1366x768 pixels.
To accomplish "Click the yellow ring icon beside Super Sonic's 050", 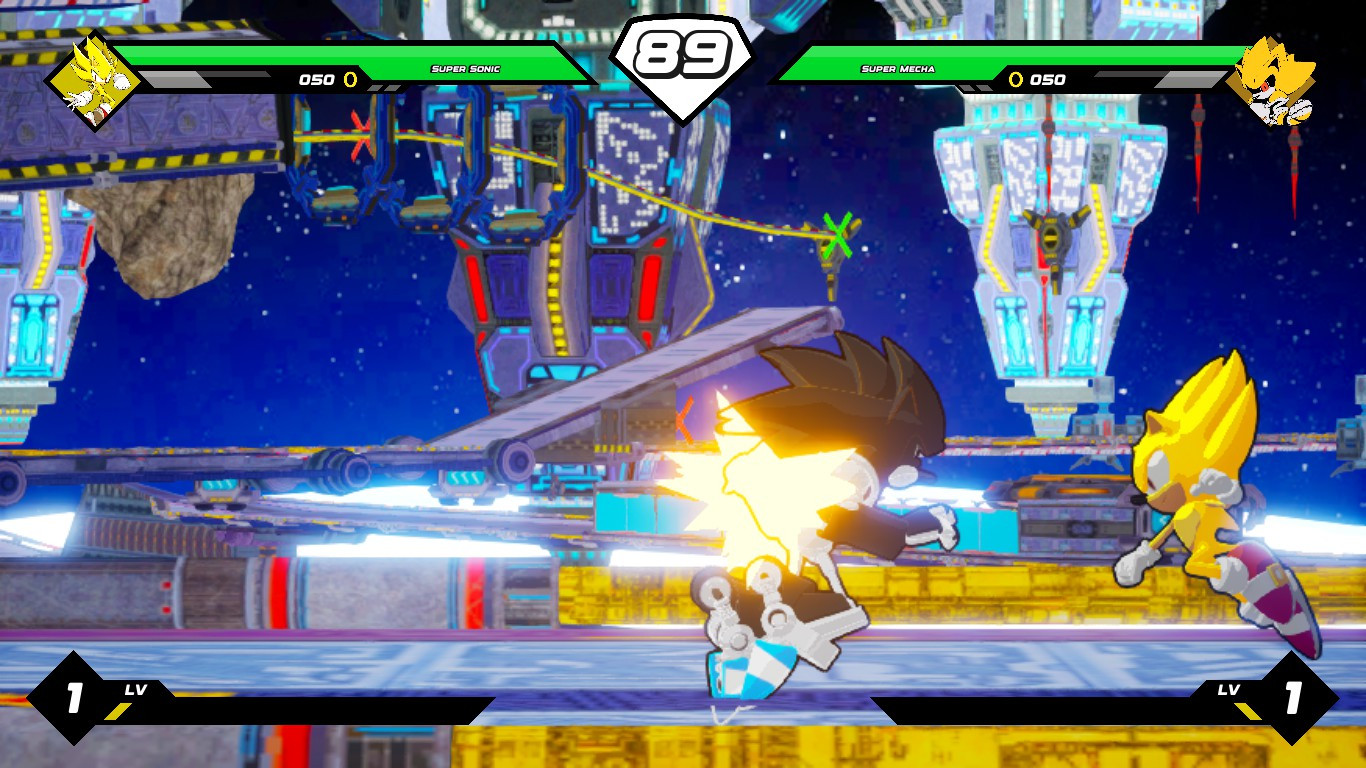I will click(x=350, y=82).
